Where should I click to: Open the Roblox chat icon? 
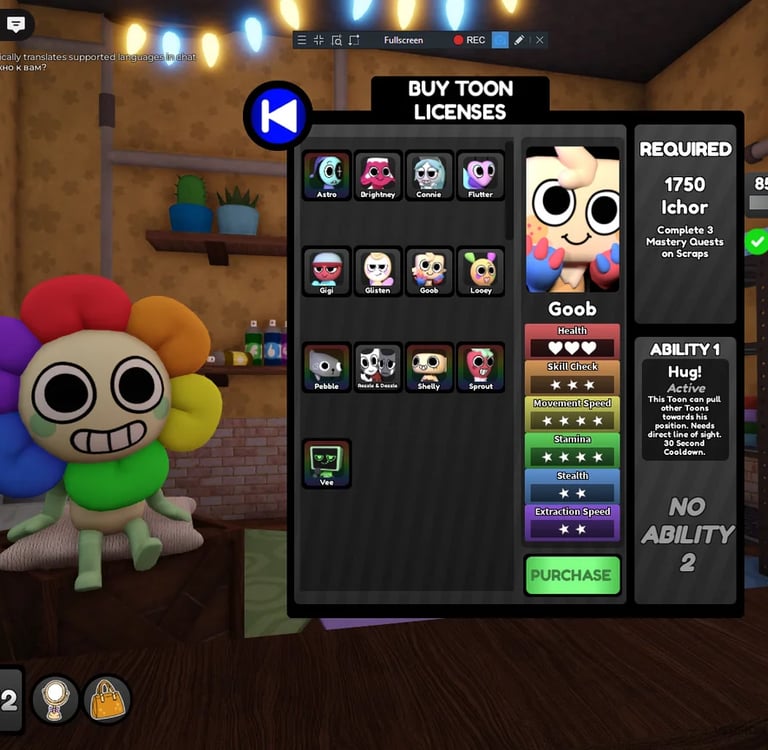pos(16,24)
